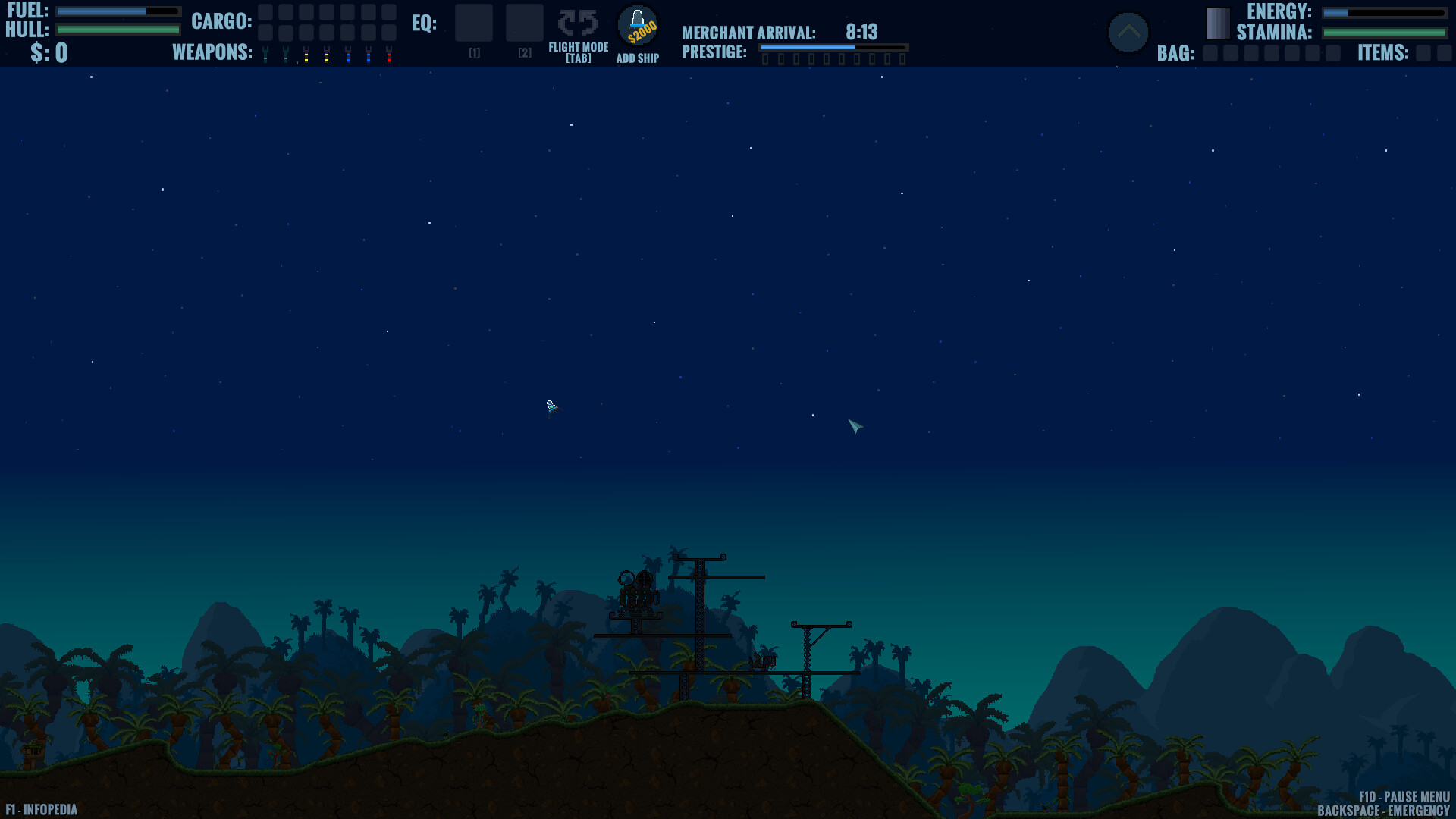This screenshot has width=1456, height=819.
Task: Select the first yellow weapon icon
Action: pos(306,53)
